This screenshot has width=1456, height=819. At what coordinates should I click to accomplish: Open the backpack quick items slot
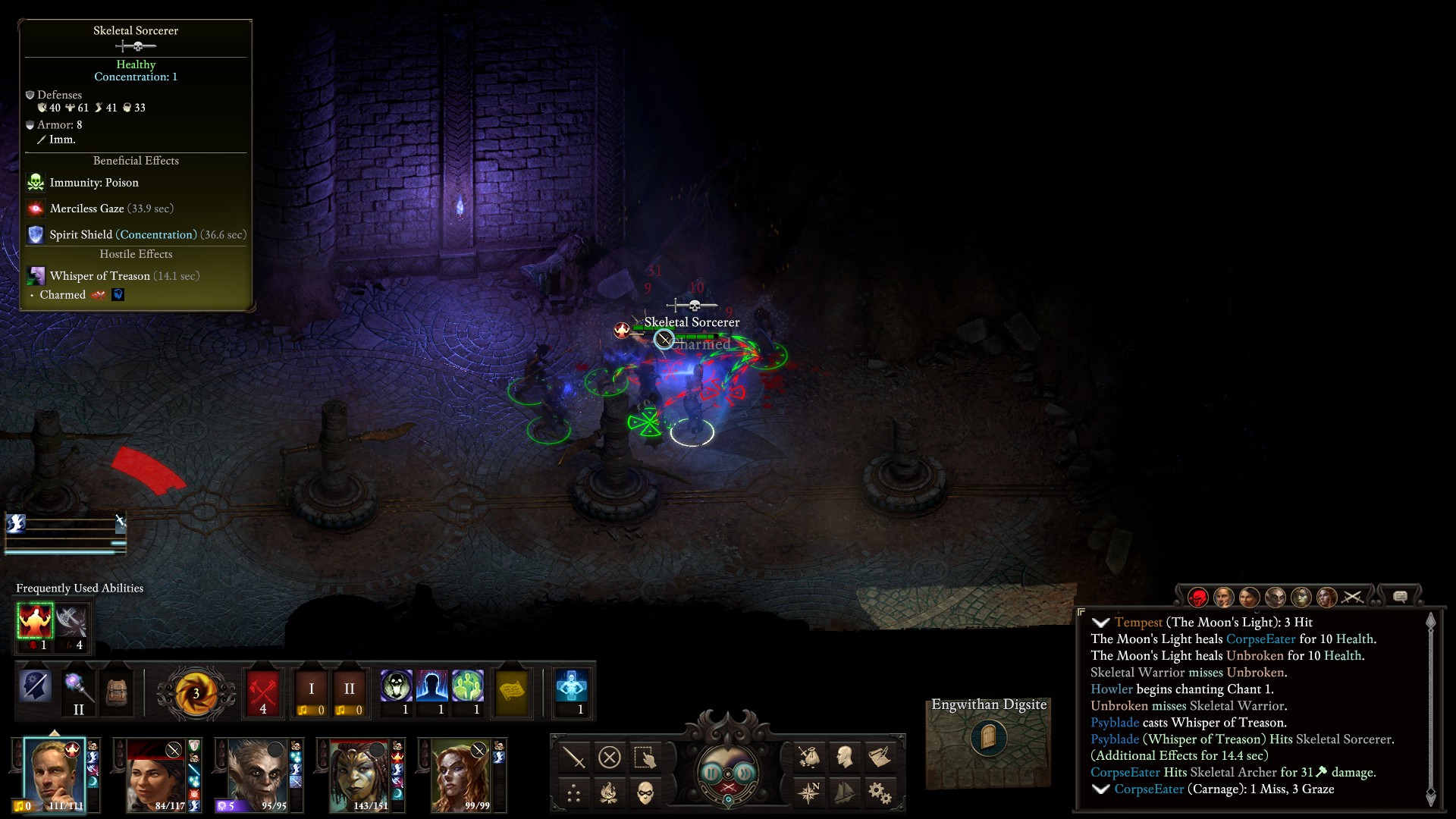[117, 692]
